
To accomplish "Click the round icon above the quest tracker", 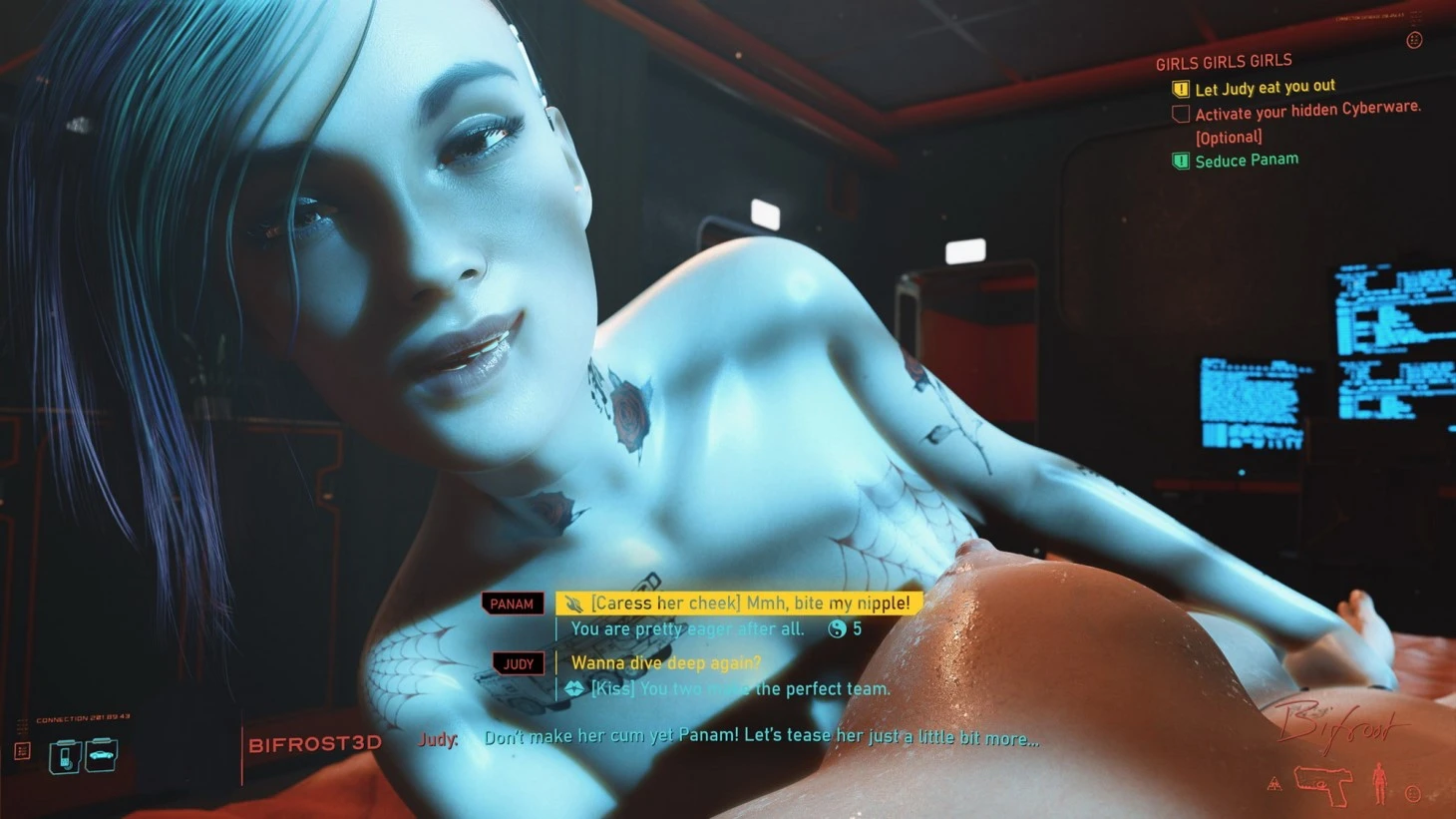I will click(x=1413, y=41).
